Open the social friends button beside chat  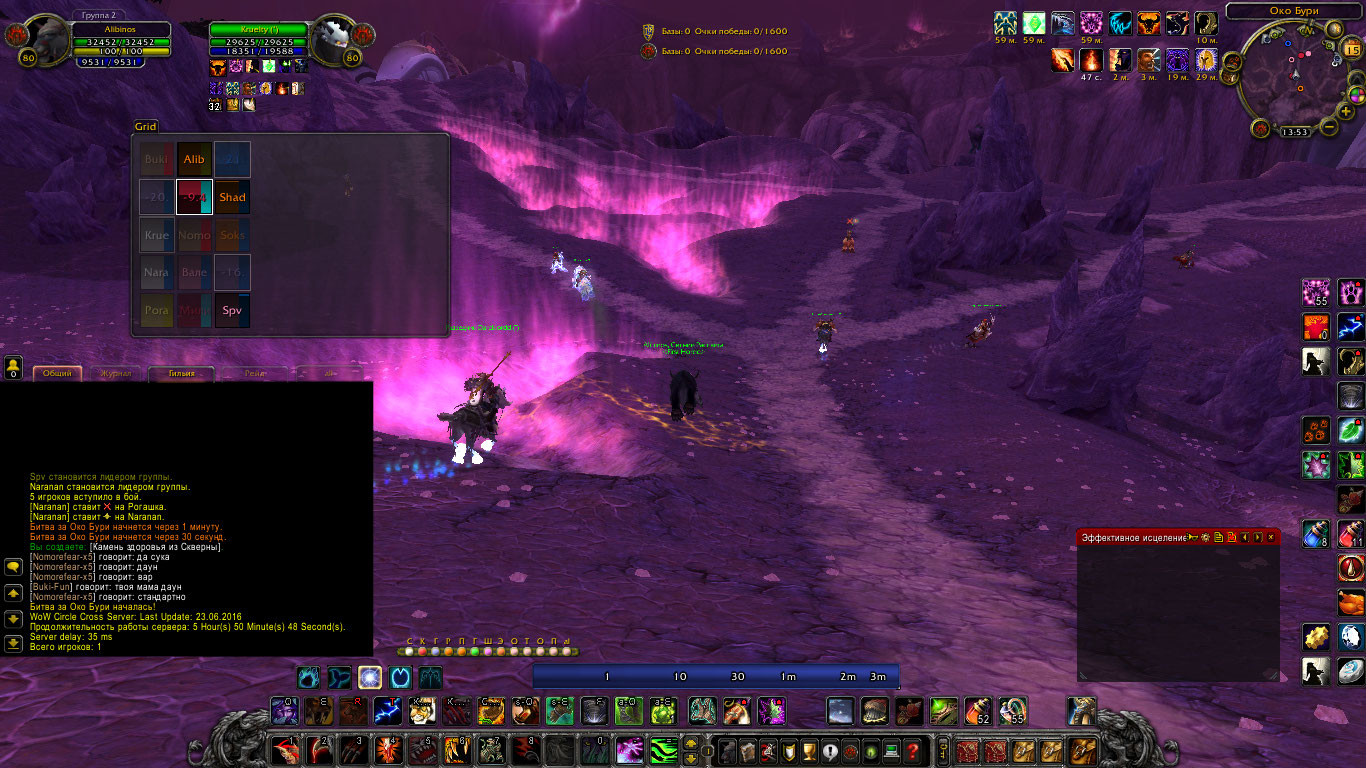point(14,566)
